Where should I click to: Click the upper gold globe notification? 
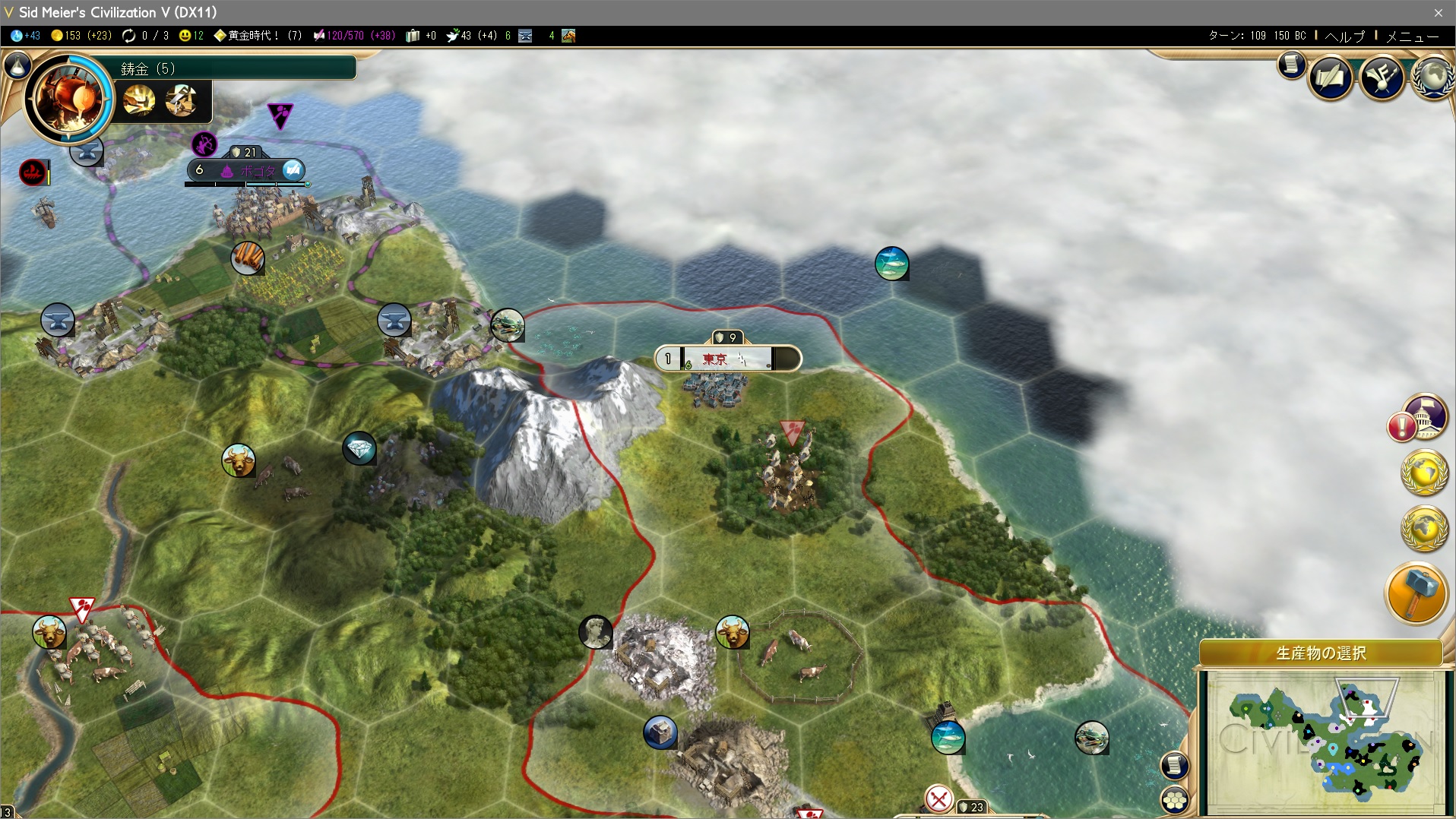pos(1424,472)
